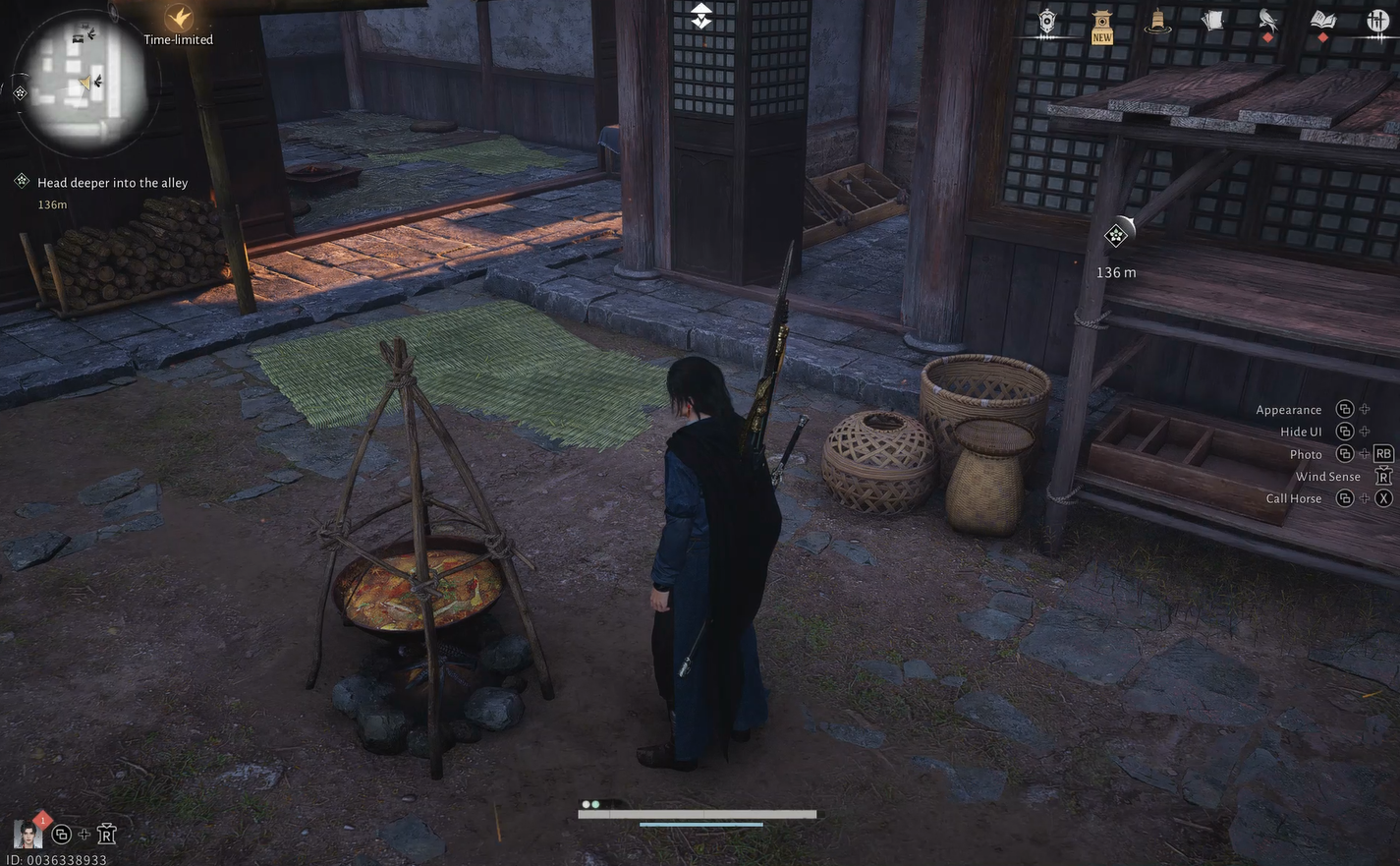Click the quest waypoint marker showing 136 m

click(1116, 235)
